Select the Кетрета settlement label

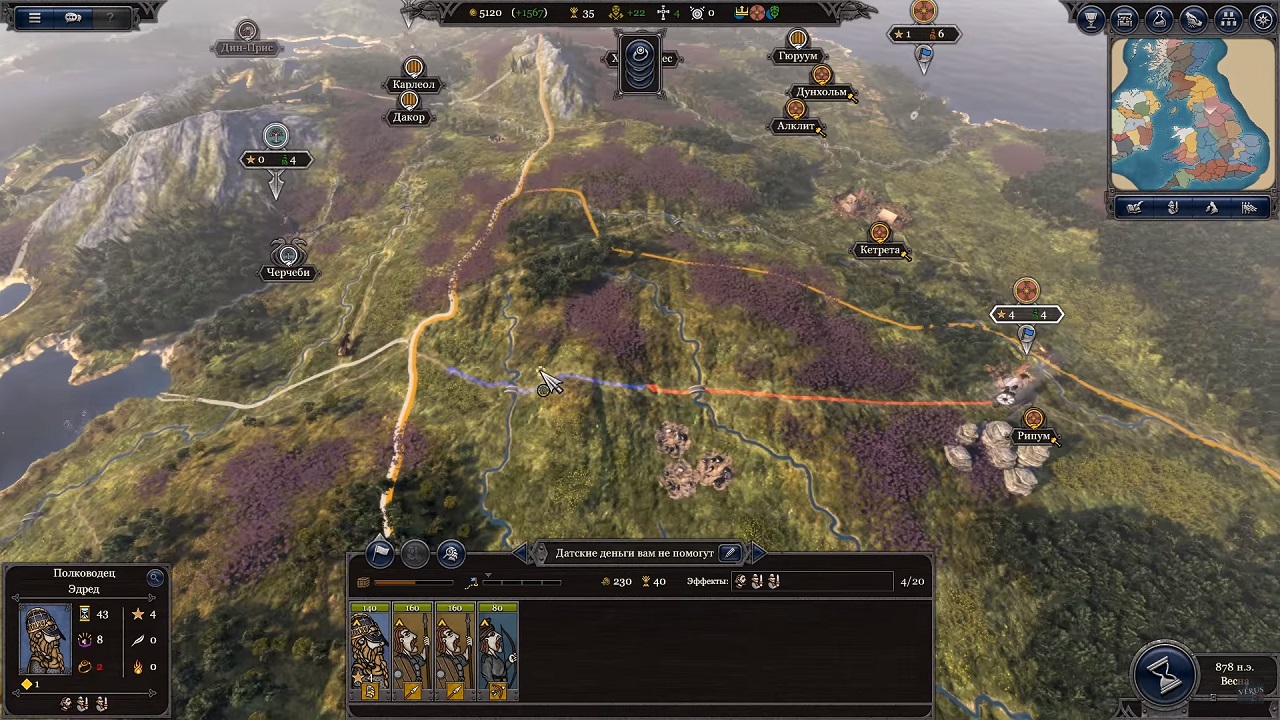[879, 250]
